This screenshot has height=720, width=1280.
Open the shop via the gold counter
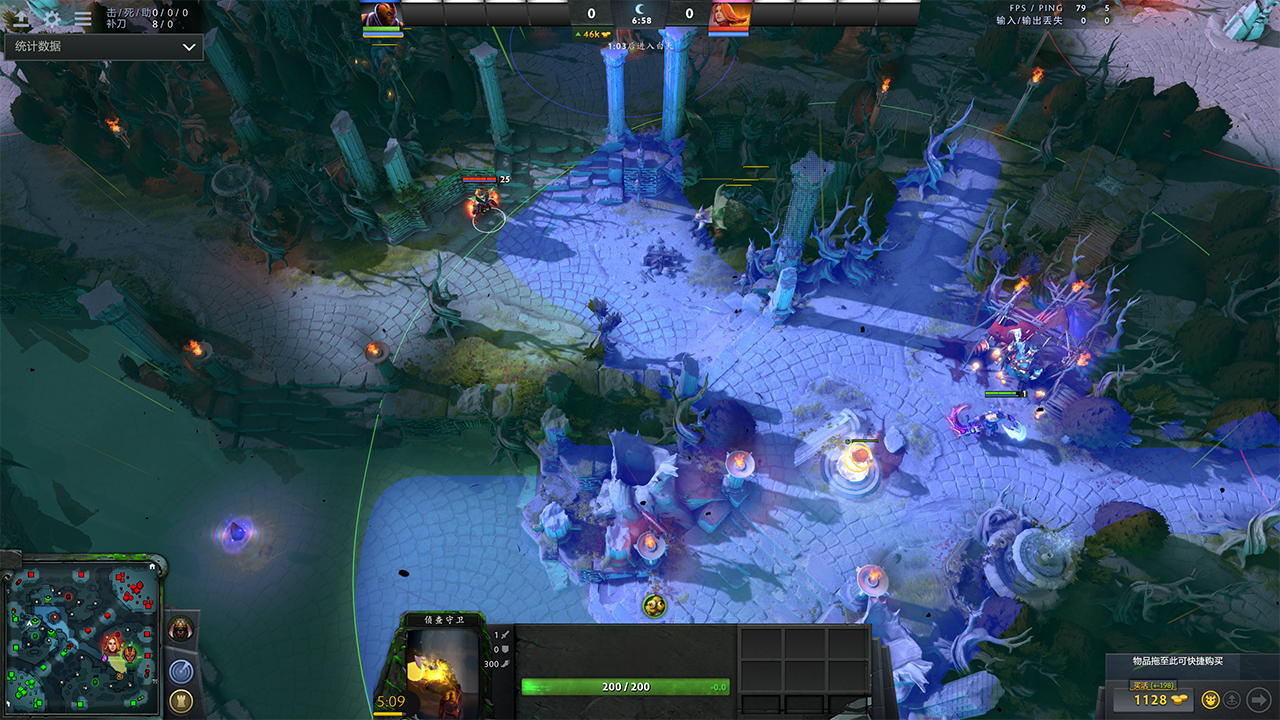(x=1159, y=699)
